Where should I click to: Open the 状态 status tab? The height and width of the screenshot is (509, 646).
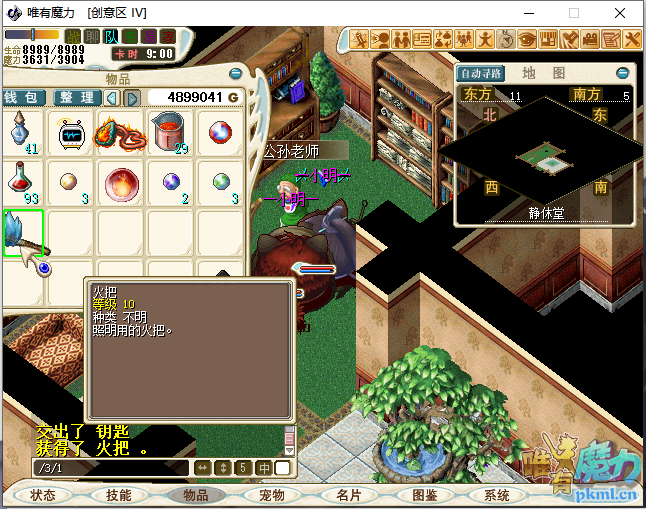tap(43, 495)
